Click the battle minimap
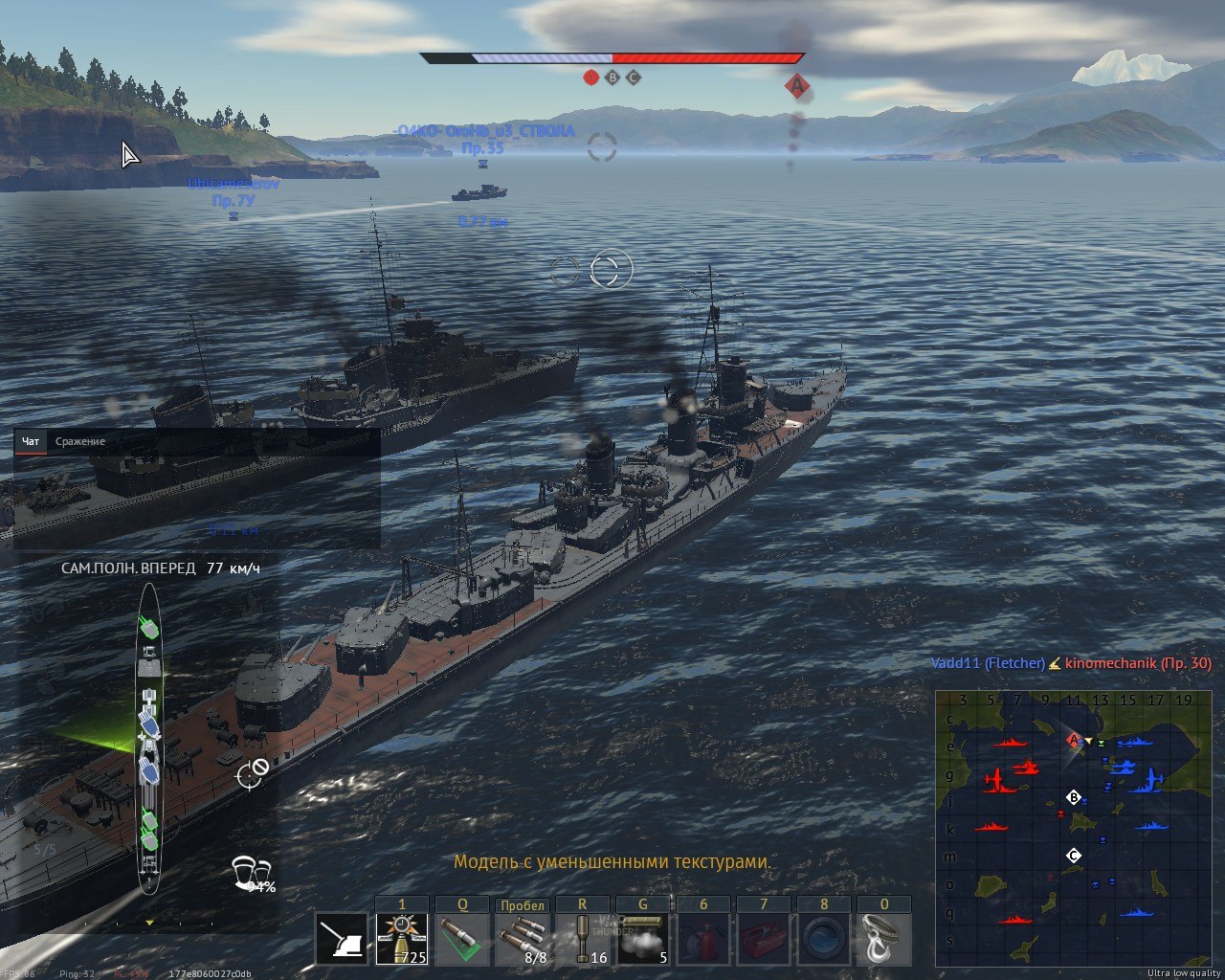Image resolution: width=1225 pixels, height=980 pixels. pos(1075,828)
